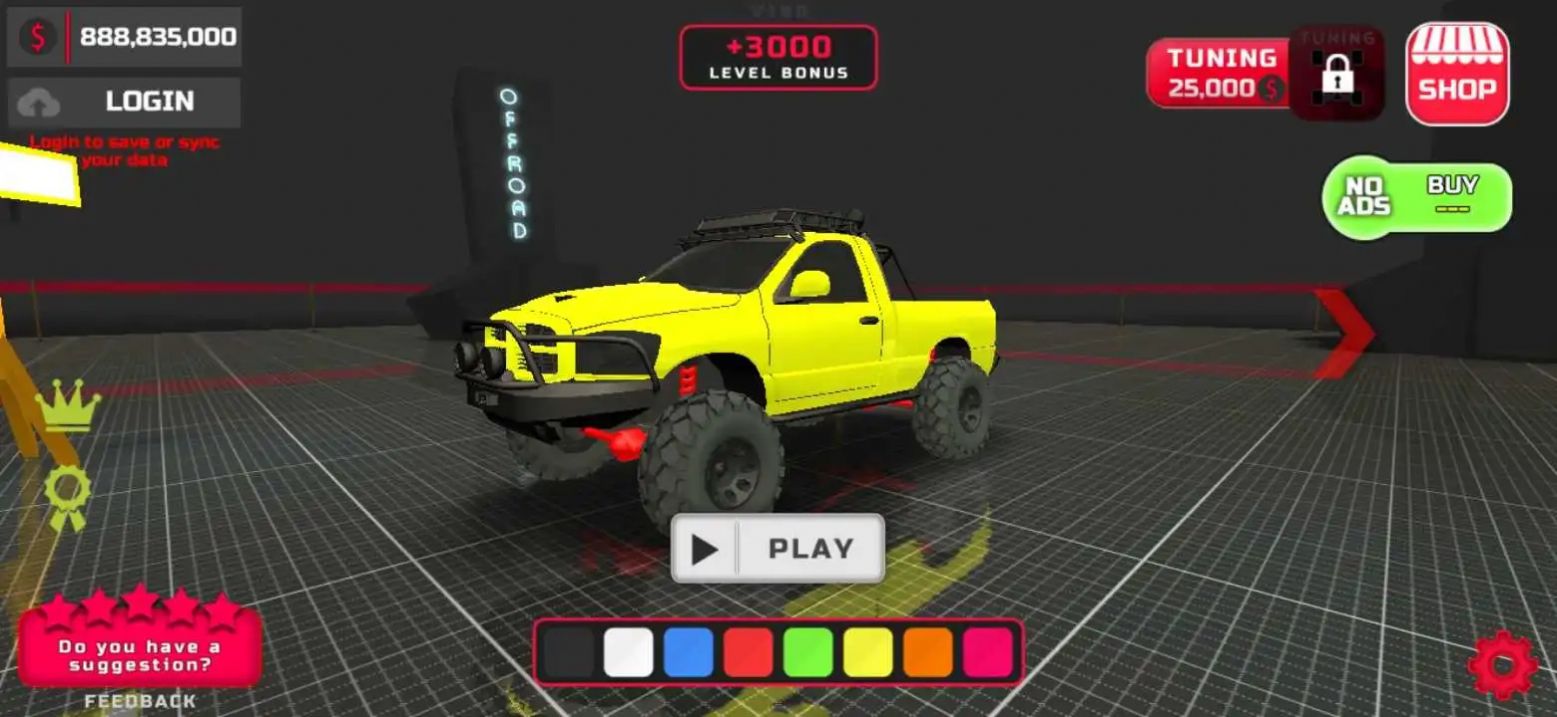Select the blue paint swatch
Screen dimensions: 1557x717
(x=688, y=652)
